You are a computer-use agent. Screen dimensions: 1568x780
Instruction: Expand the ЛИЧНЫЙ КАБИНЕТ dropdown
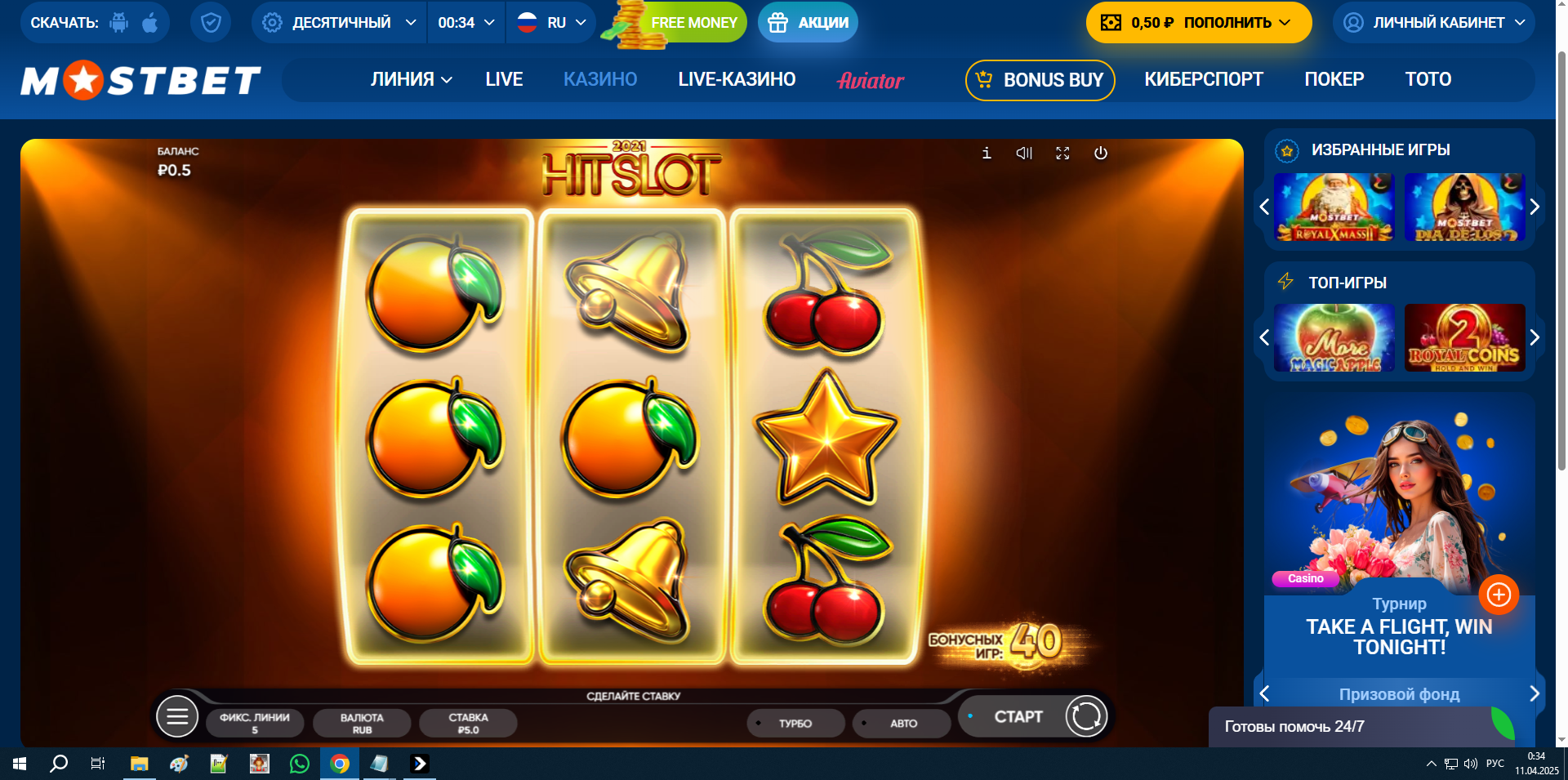click(1434, 23)
